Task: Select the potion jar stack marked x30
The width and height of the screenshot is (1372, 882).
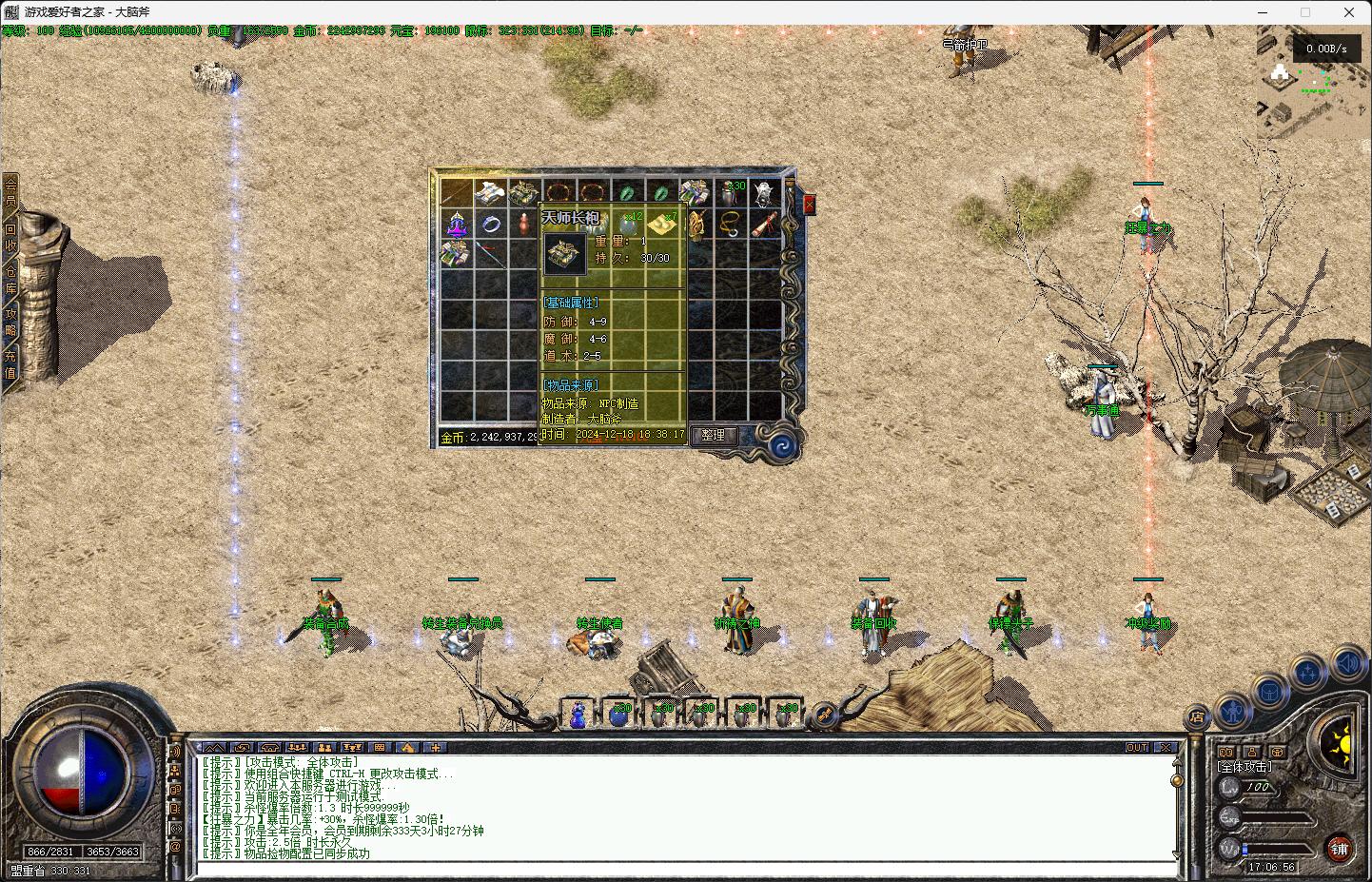Action: pyautogui.click(x=731, y=193)
